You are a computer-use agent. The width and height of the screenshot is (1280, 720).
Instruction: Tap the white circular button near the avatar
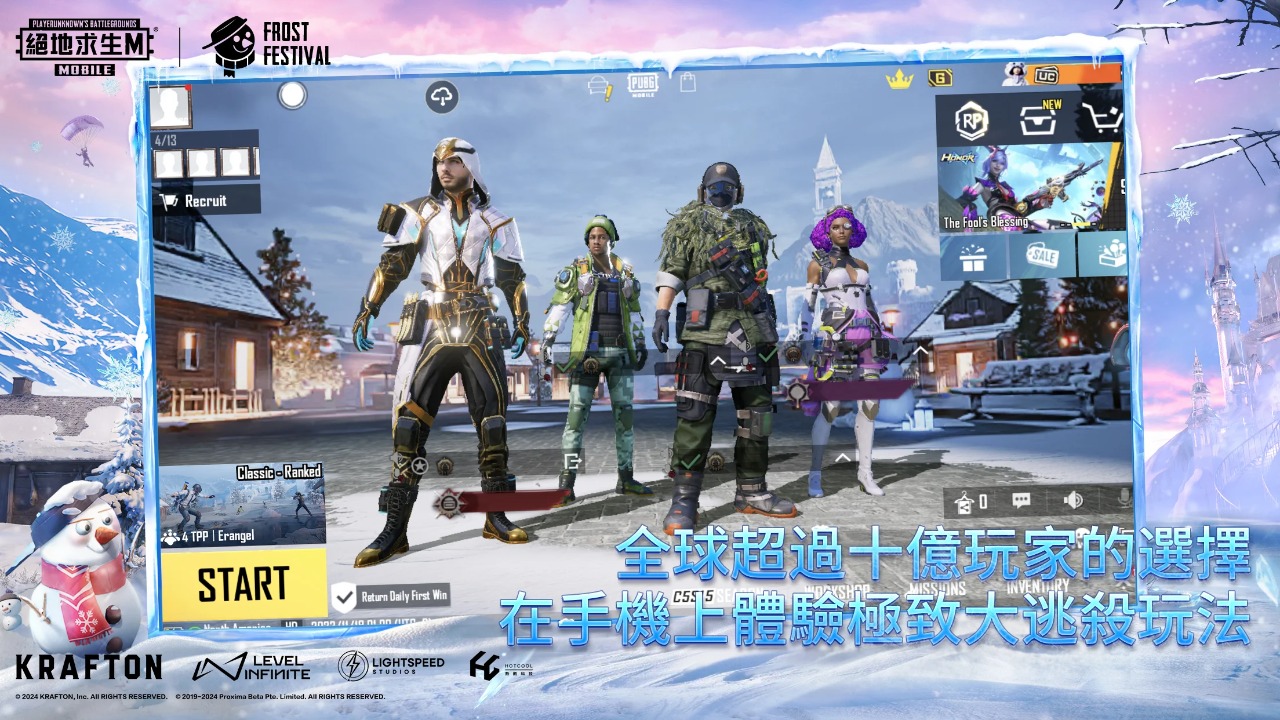(292, 95)
